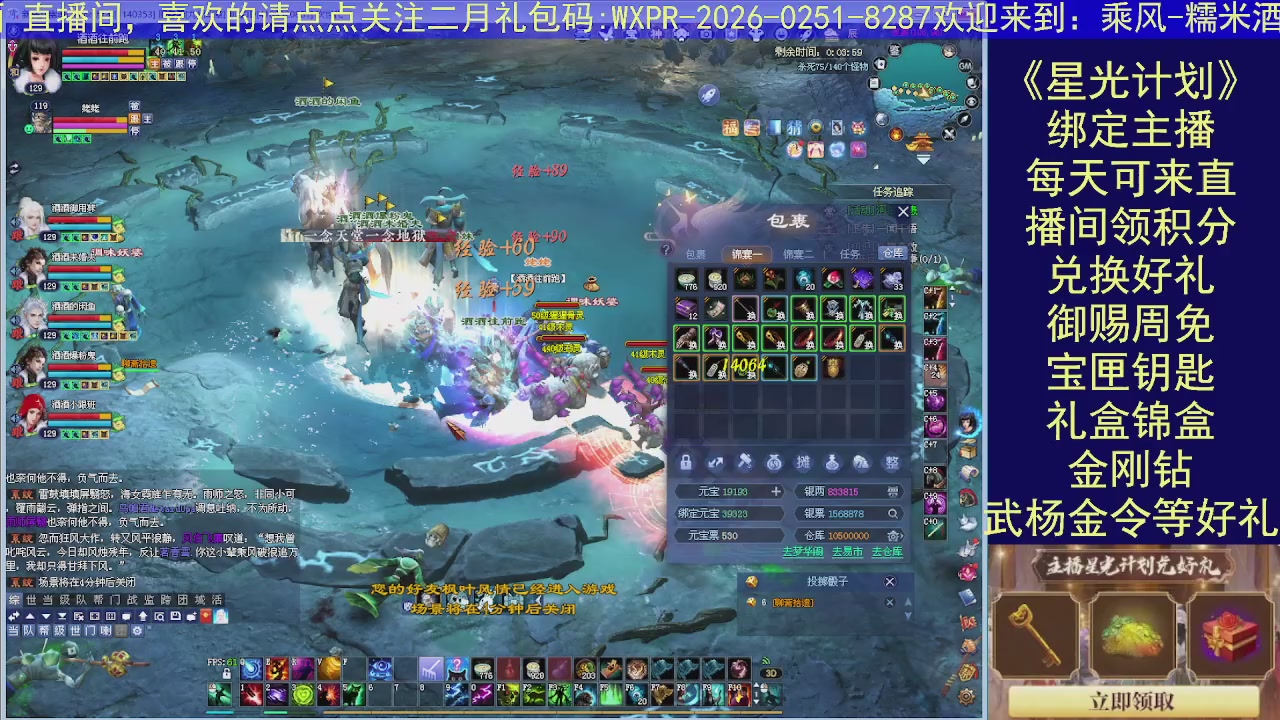Sort inventory with the 整 icon

click(x=892, y=462)
